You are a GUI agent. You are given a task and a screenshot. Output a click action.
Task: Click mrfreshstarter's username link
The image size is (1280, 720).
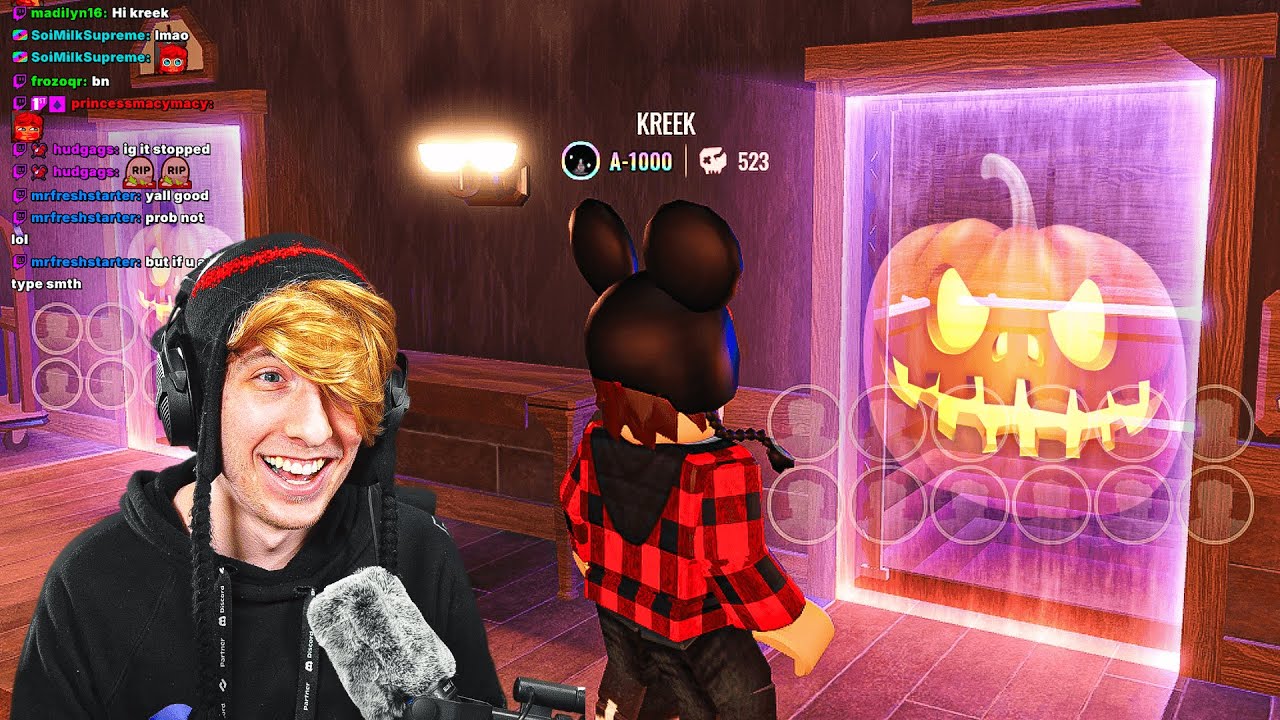pos(85,194)
